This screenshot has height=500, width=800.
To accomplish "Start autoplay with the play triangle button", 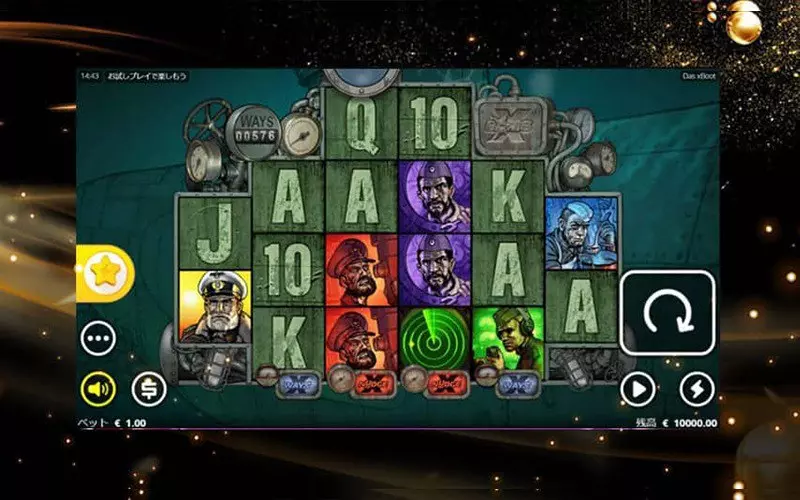I will [637, 388].
